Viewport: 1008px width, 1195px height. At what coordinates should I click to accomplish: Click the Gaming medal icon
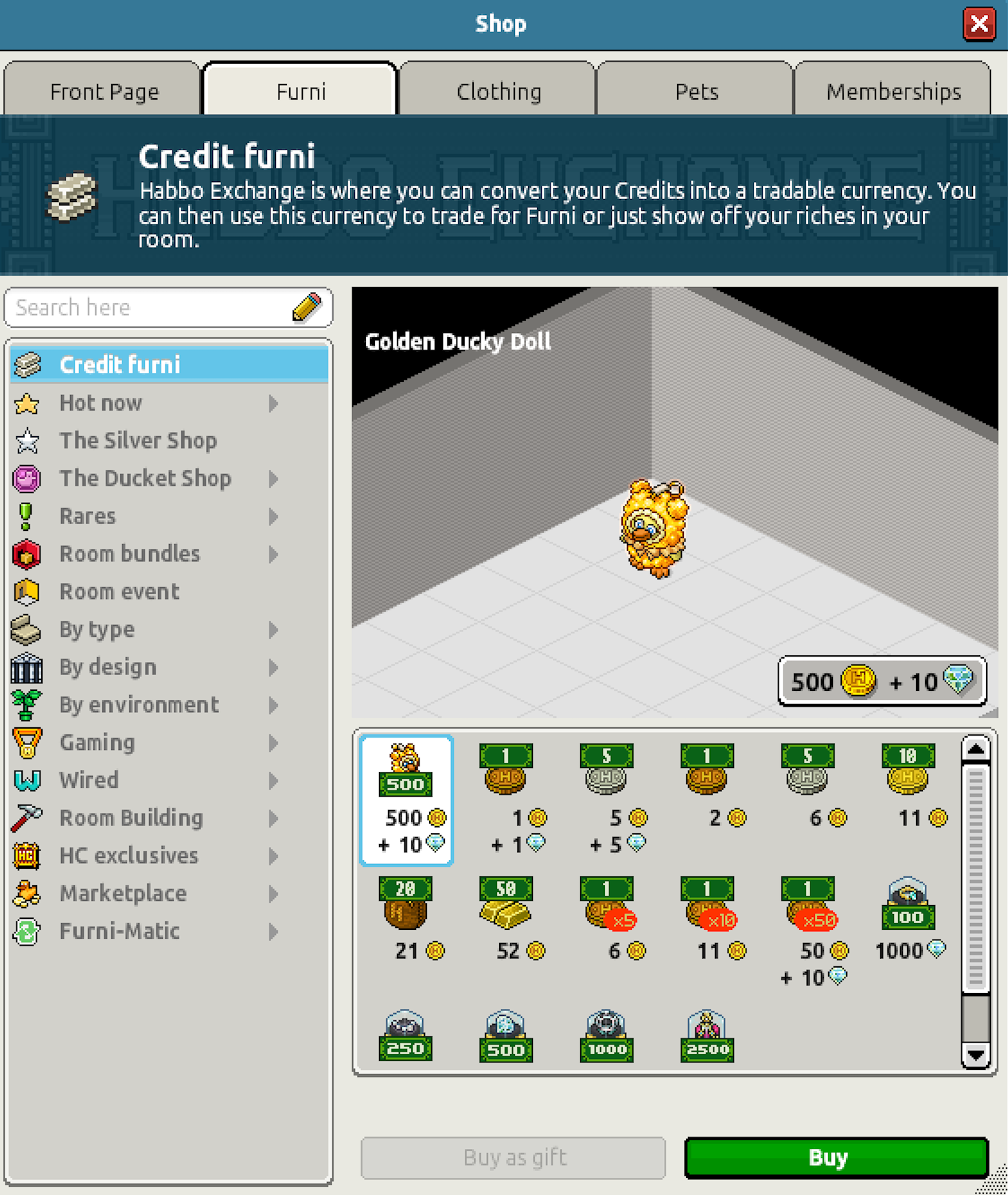pyautogui.click(x=26, y=742)
